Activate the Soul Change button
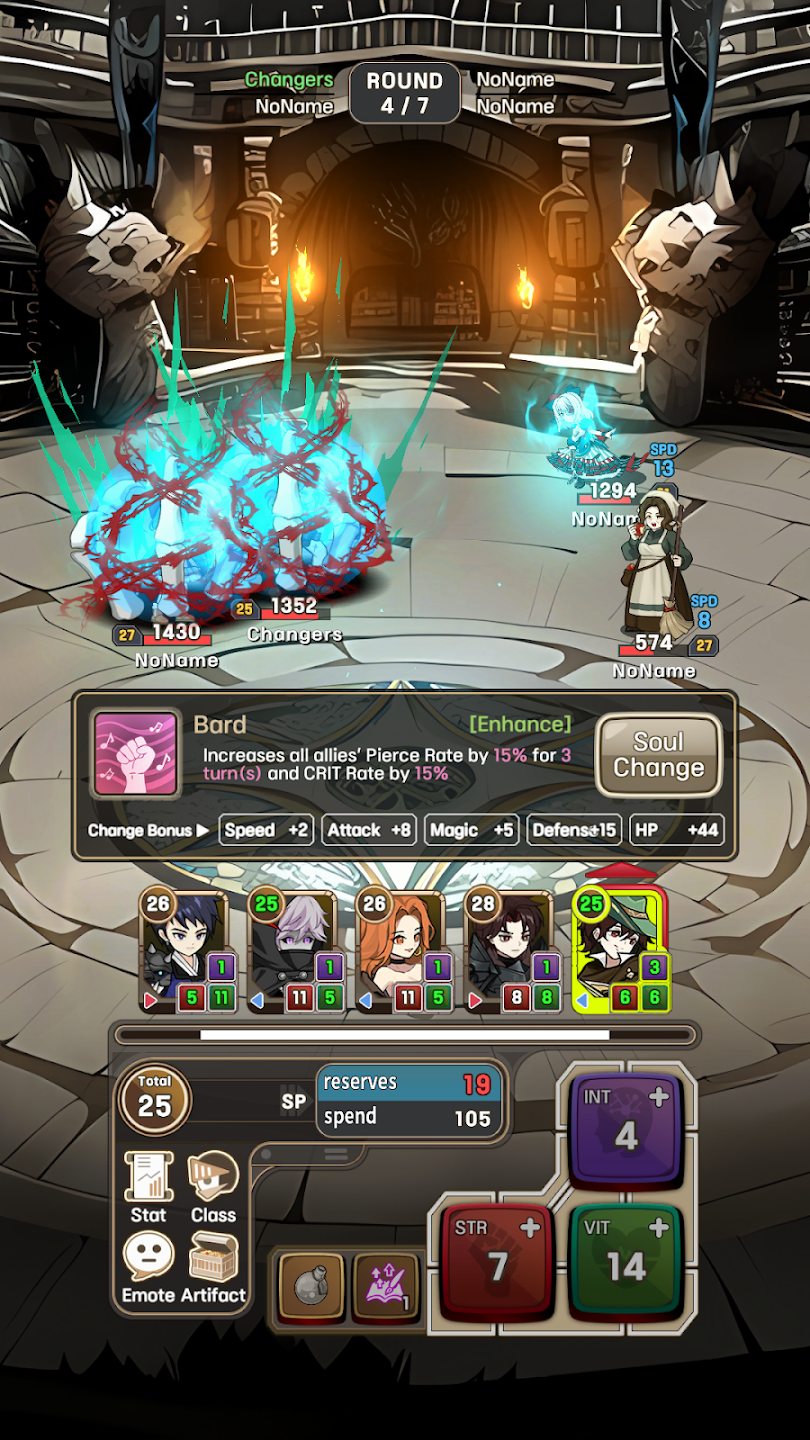The width and height of the screenshot is (810, 1440). pyautogui.click(x=658, y=755)
